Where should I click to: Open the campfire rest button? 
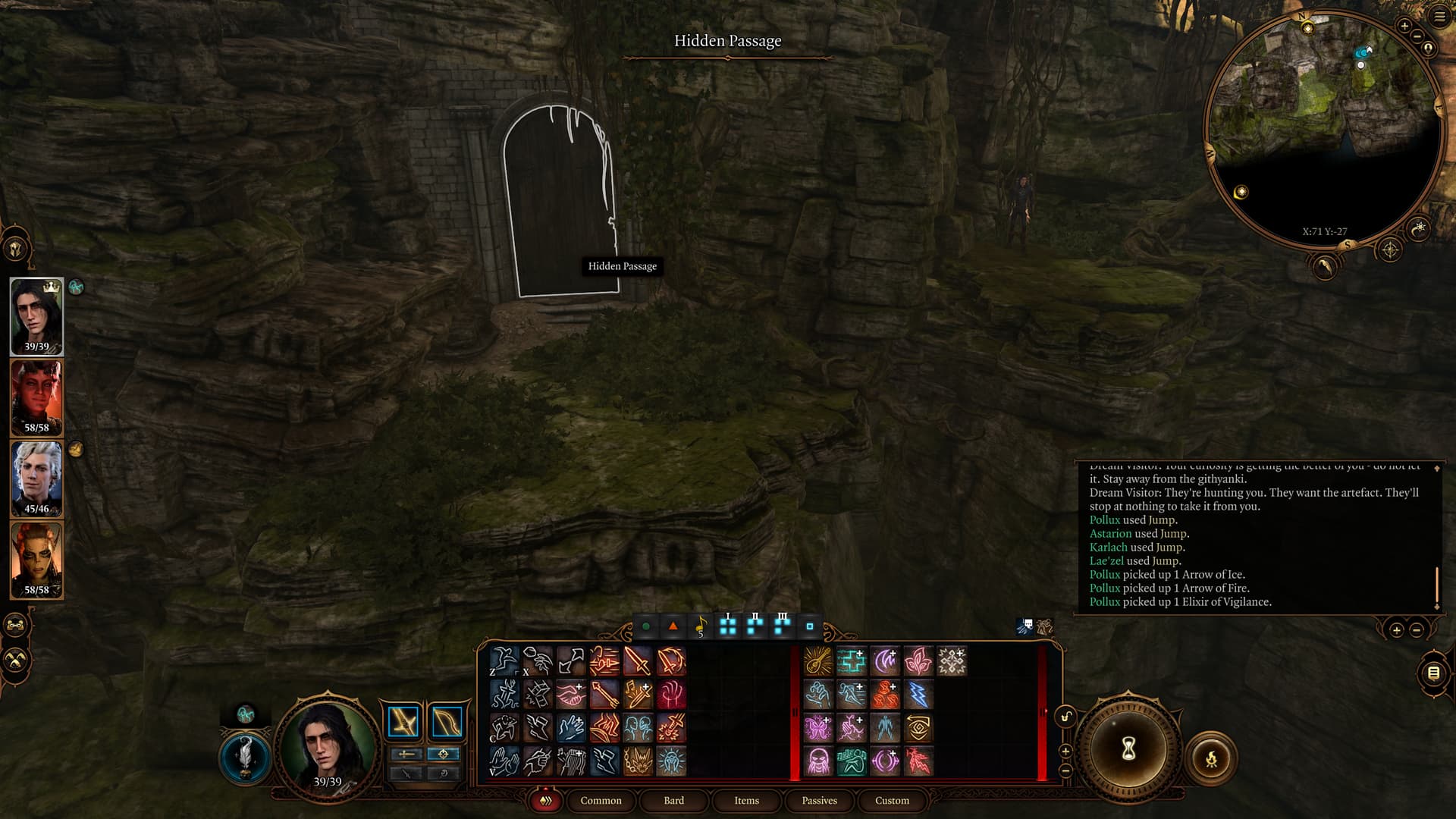[x=1211, y=758]
